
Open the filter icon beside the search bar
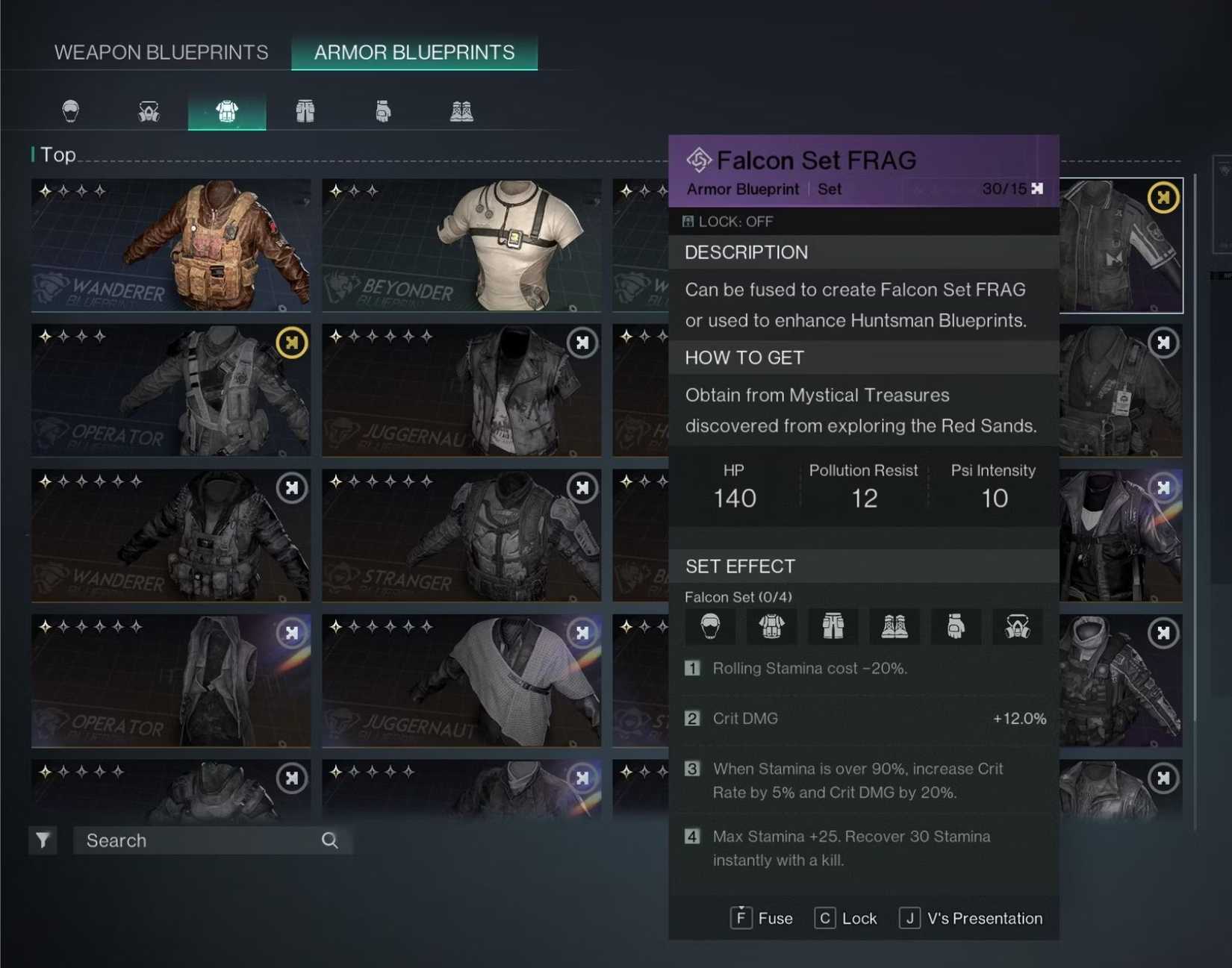[x=43, y=840]
